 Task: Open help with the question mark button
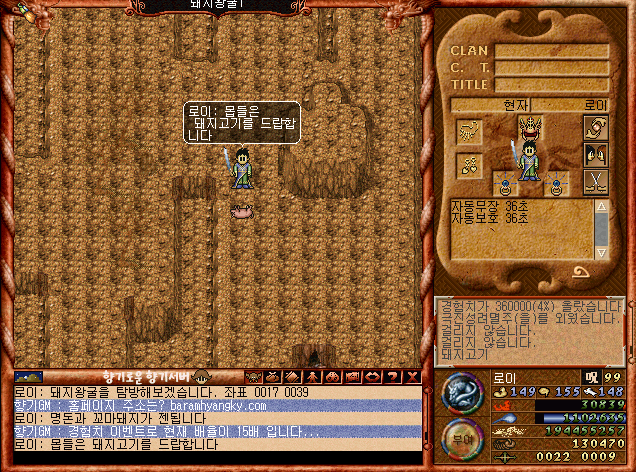coord(395,376)
